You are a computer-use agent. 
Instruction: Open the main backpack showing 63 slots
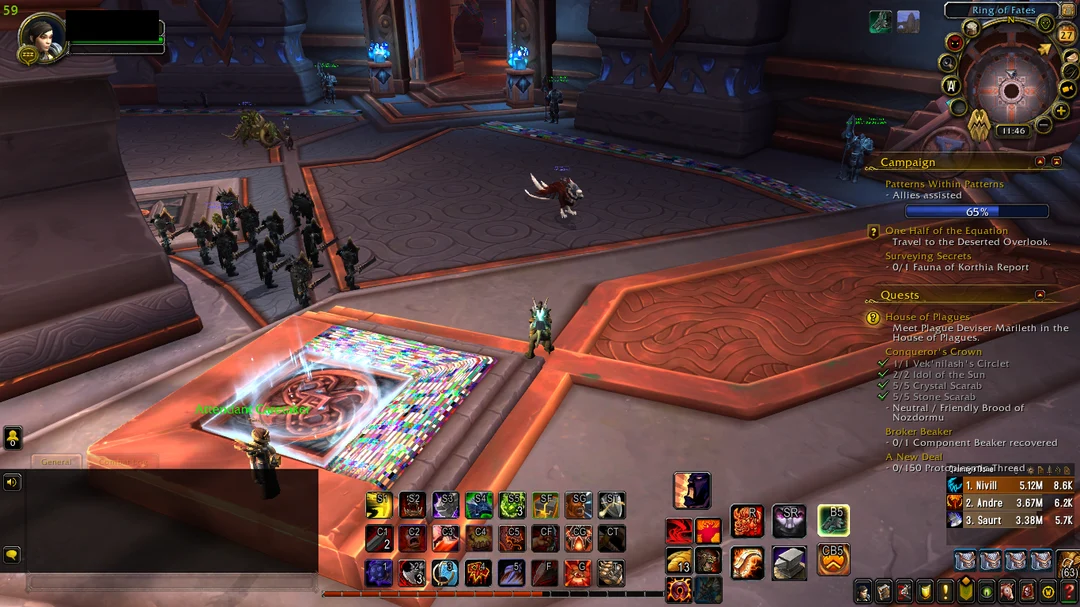click(1067, 562)
